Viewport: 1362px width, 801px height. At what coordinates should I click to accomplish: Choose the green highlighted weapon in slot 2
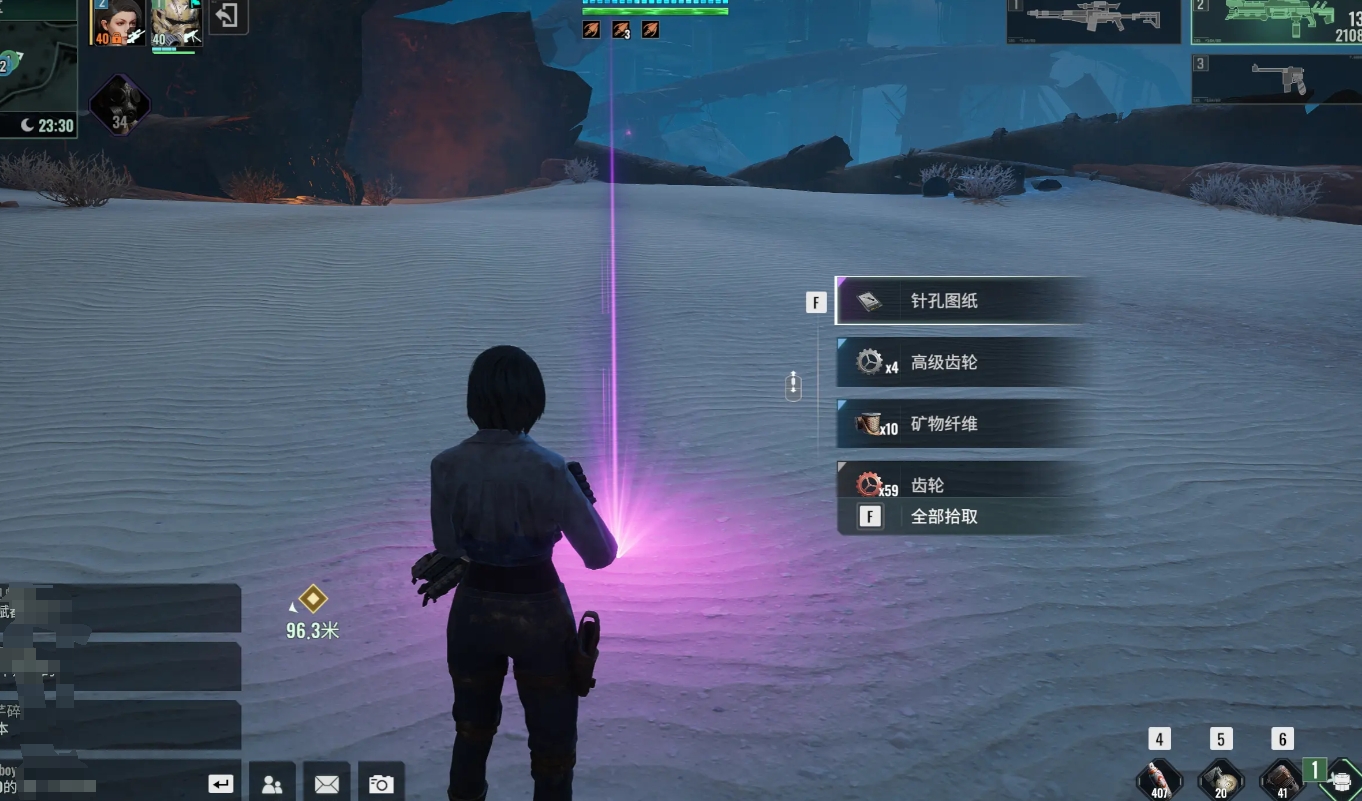point(1277,21)
